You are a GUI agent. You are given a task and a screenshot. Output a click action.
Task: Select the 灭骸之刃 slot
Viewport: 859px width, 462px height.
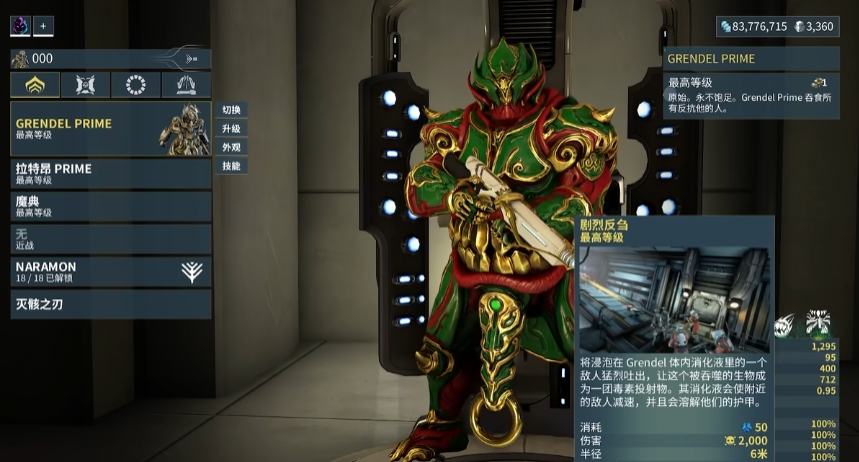click(110, 304)
